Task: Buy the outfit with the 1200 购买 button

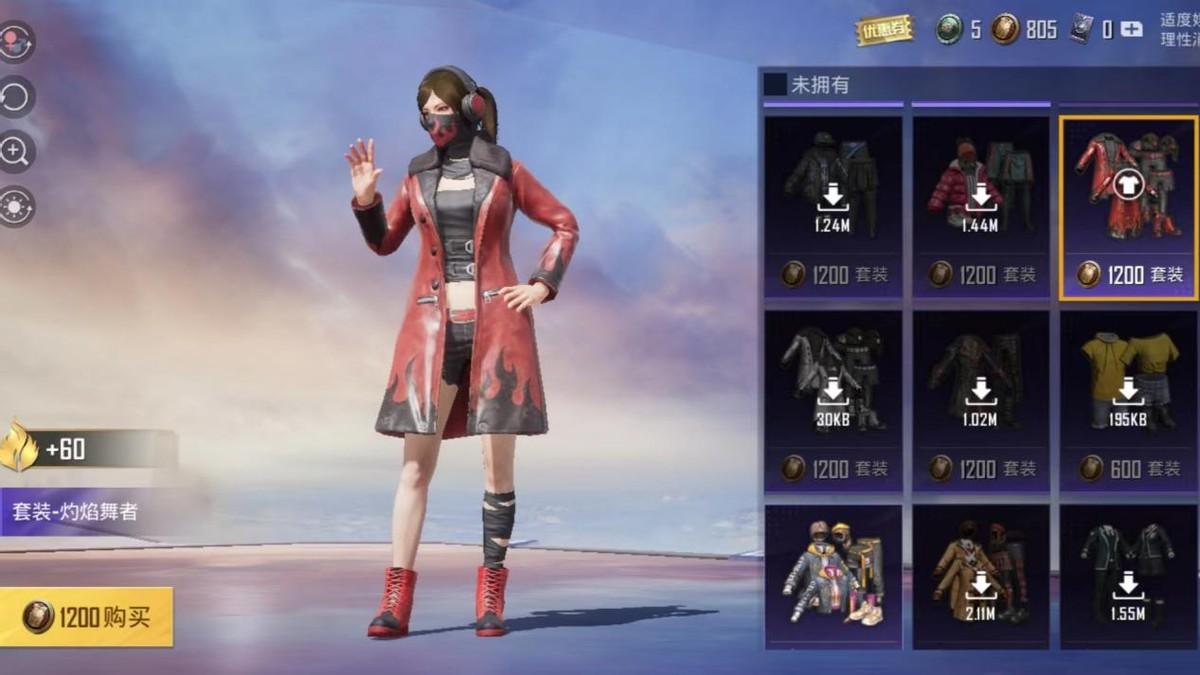Action: [87, 616]
